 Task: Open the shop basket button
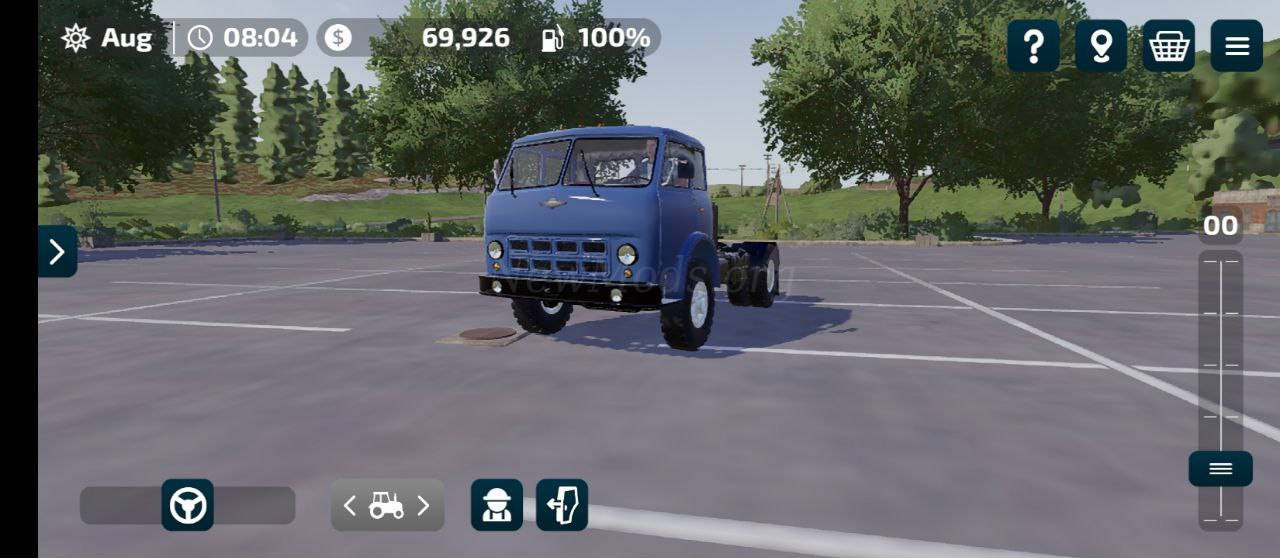tap(1169, 46)
